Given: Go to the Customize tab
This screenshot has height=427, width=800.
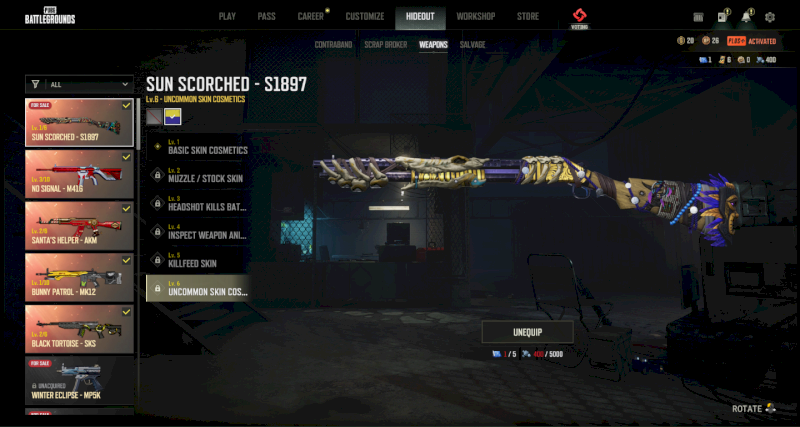Looking at the screenshot, I should tap(364, 17).
